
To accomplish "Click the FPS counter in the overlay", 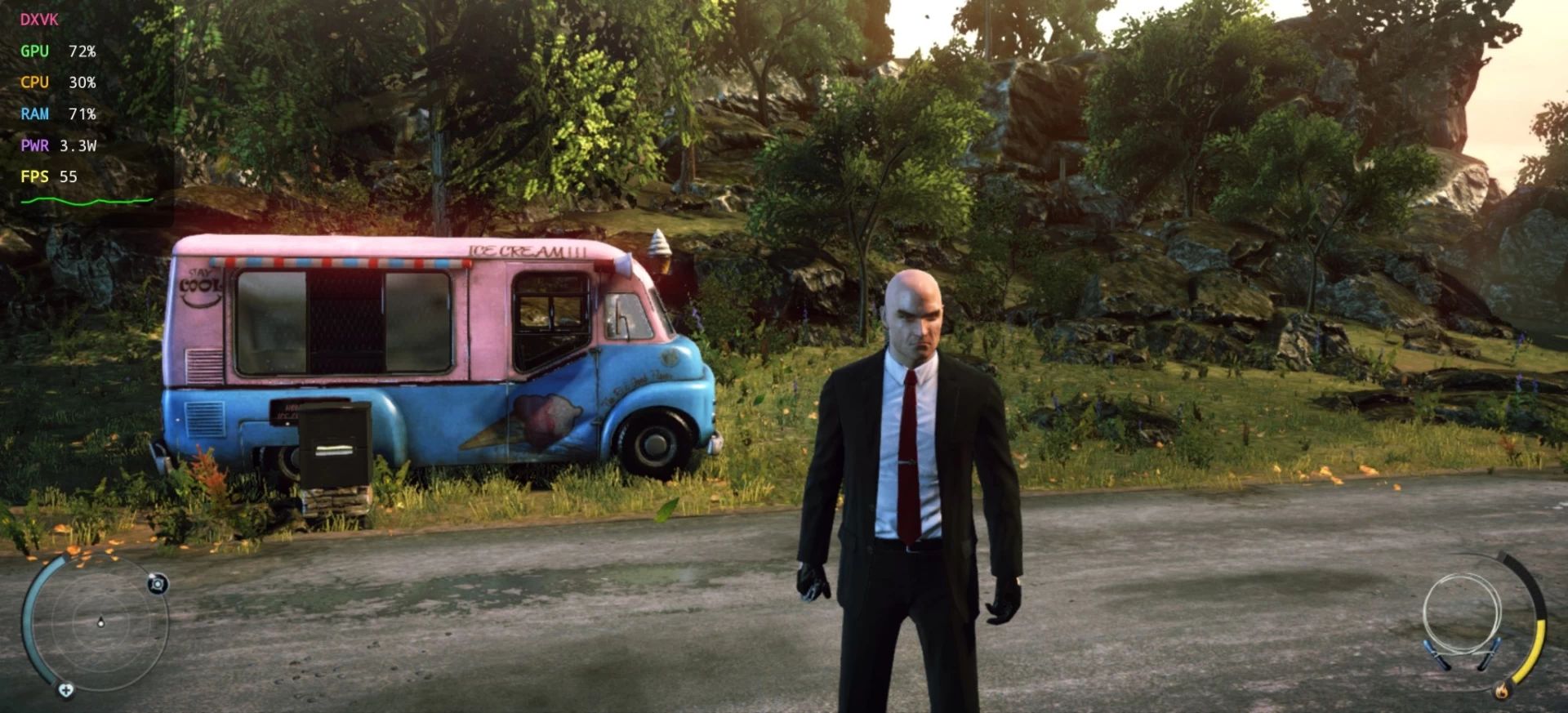I will click(49, 176).
